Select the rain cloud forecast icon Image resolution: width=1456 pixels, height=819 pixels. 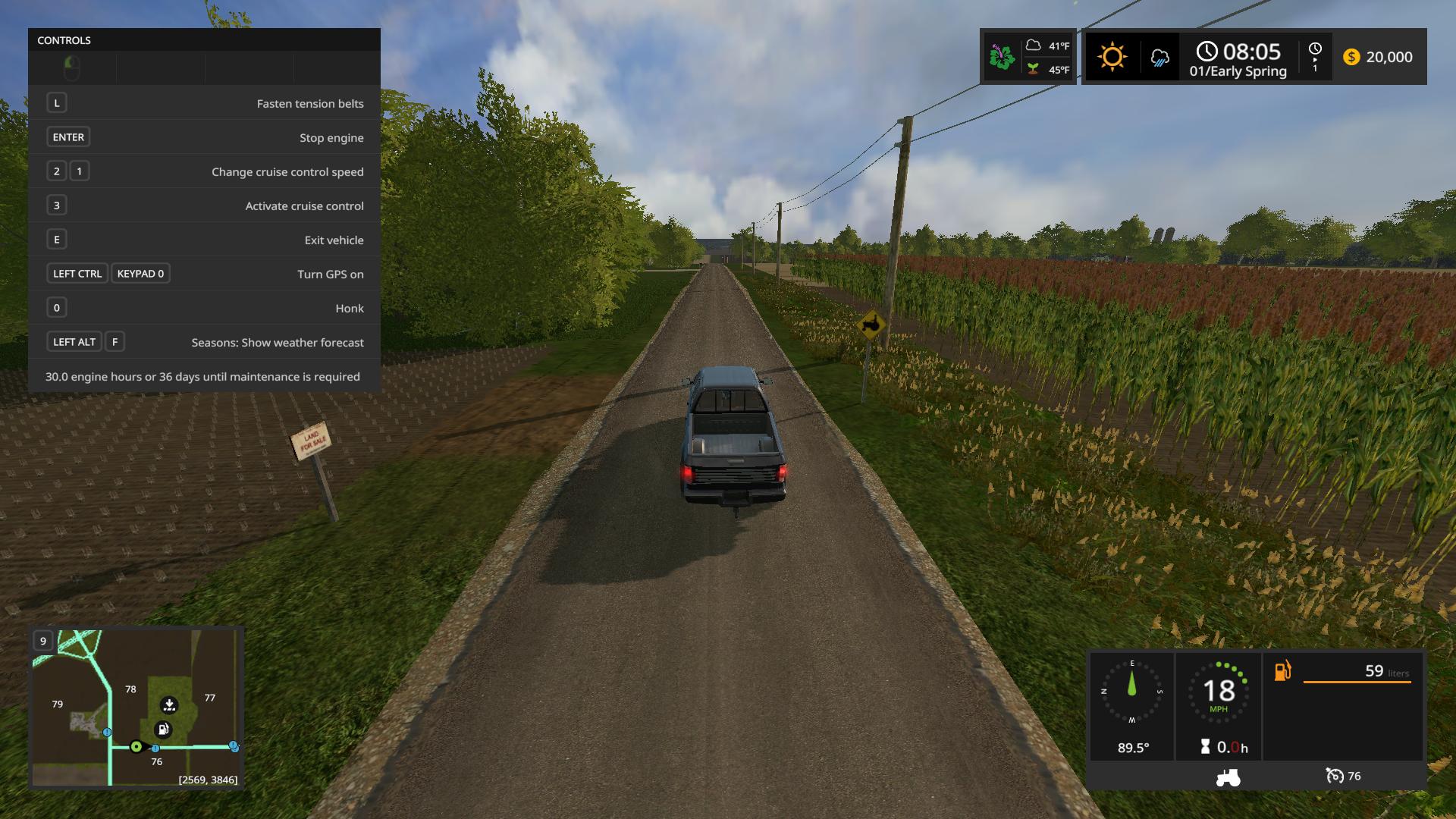coord(1159,58)
